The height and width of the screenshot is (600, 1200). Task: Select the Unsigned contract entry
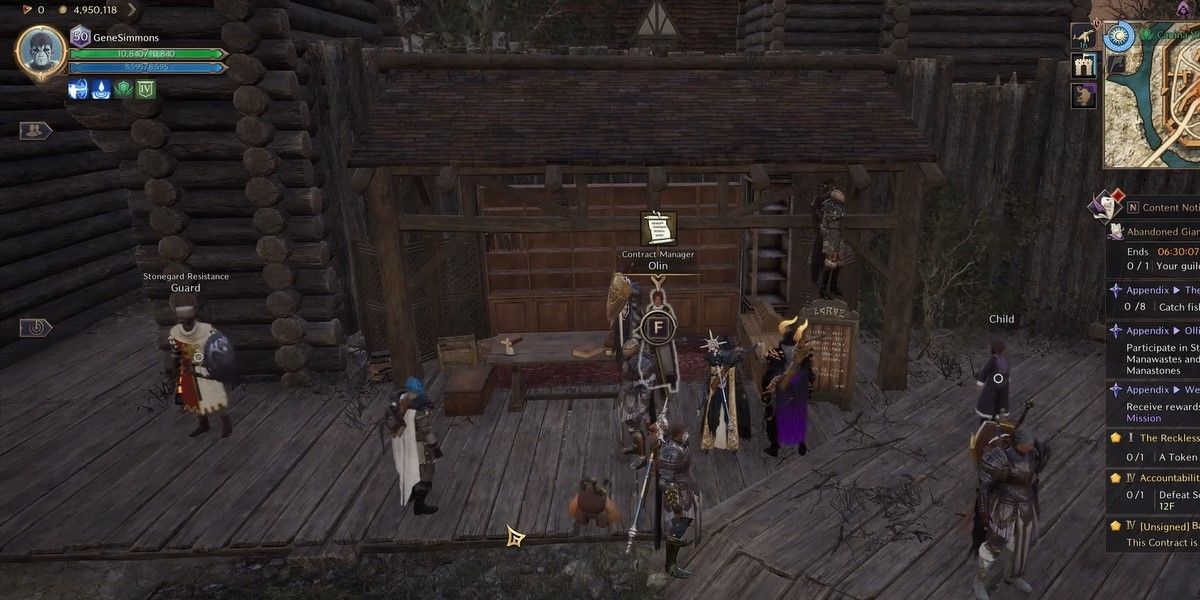(x=1160, y=525)
